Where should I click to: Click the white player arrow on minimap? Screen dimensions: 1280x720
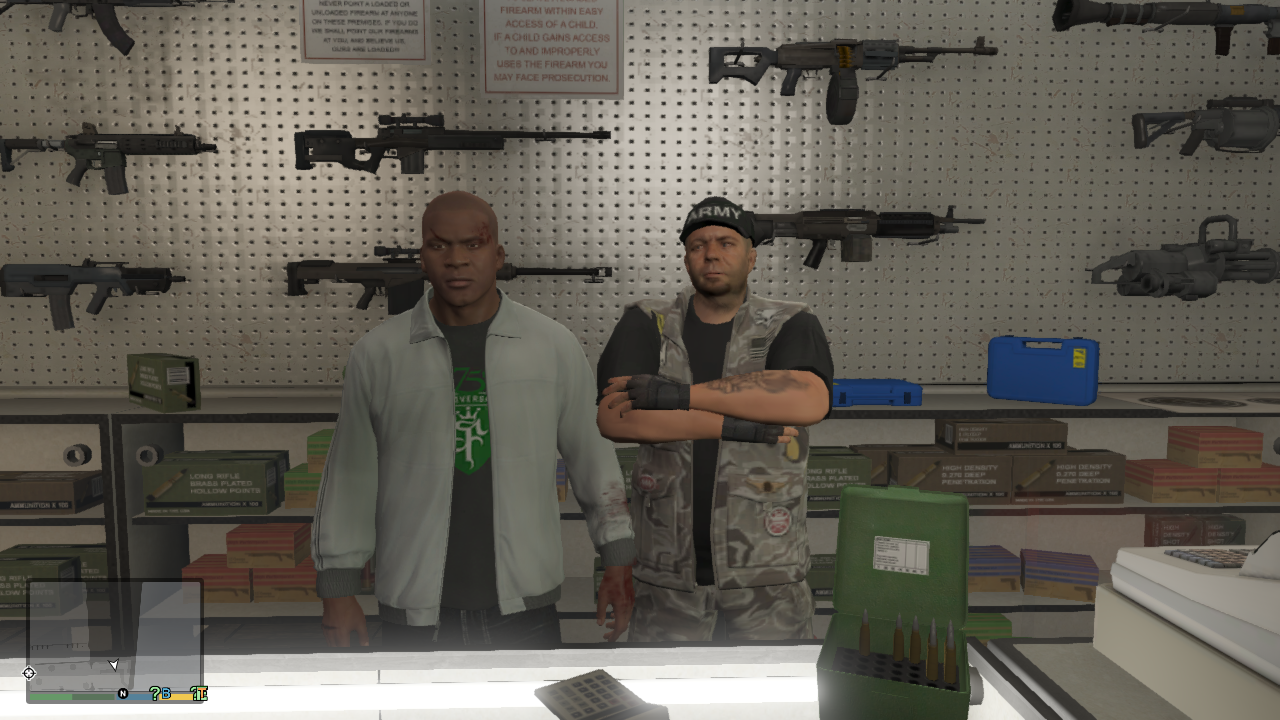[x=113, y=665]
